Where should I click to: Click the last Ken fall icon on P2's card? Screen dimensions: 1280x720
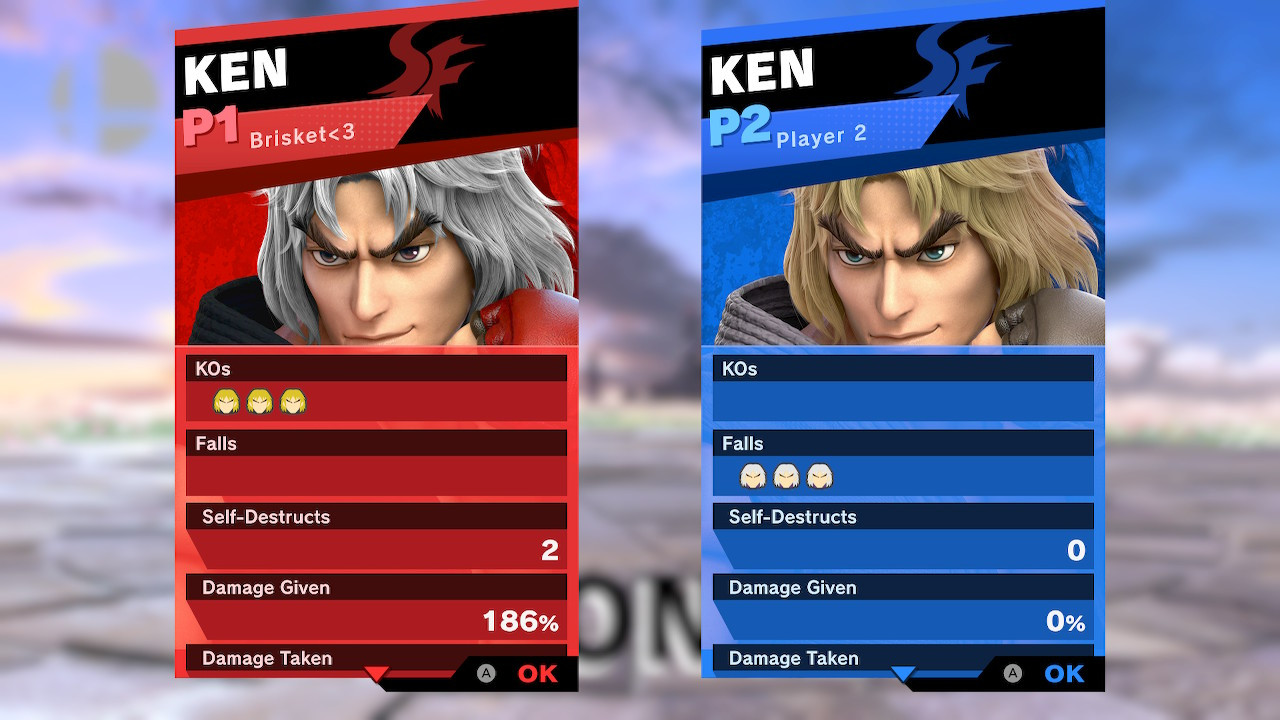coord(818,477)
